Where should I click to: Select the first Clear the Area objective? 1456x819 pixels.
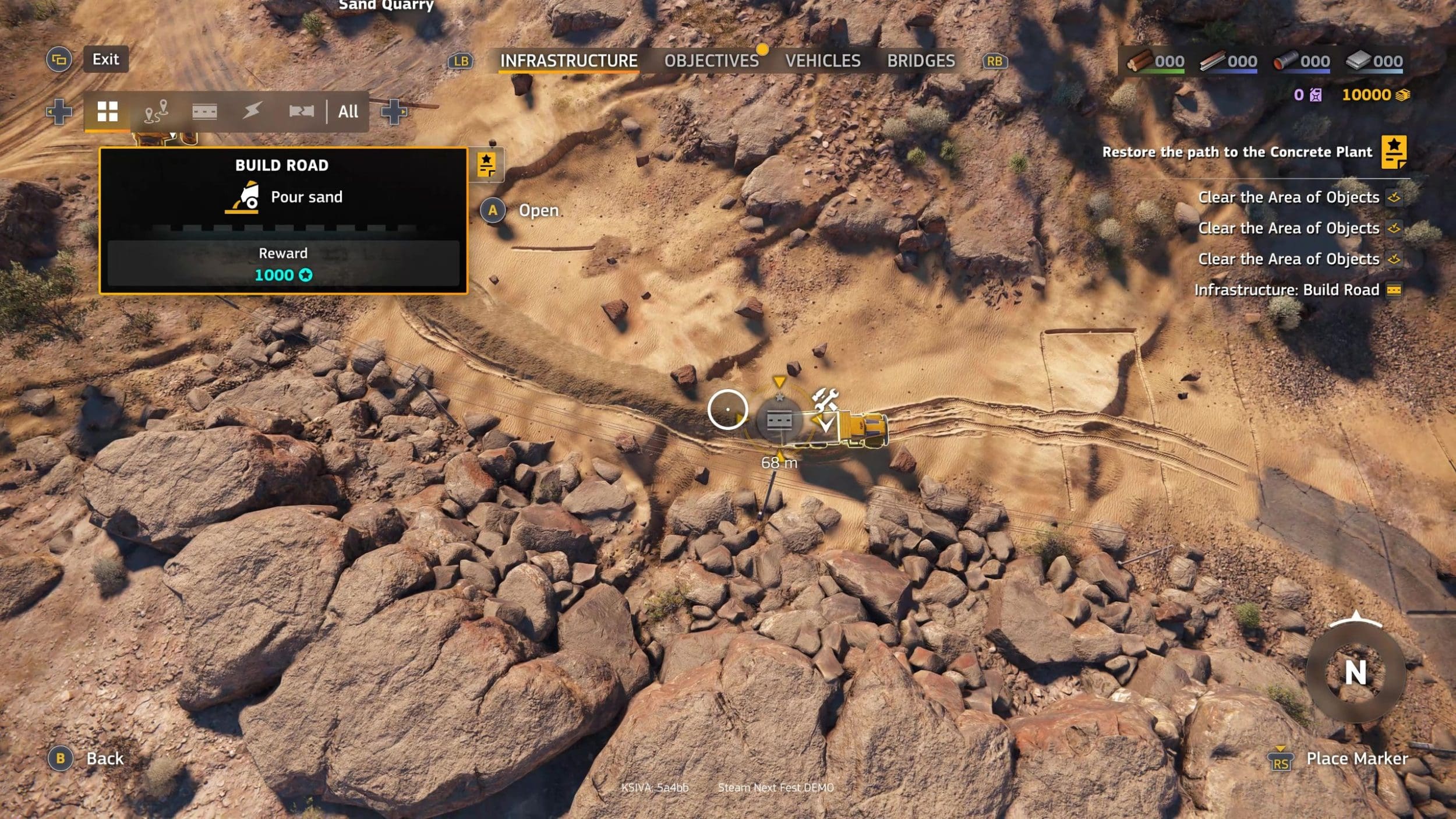[1288, 197]
